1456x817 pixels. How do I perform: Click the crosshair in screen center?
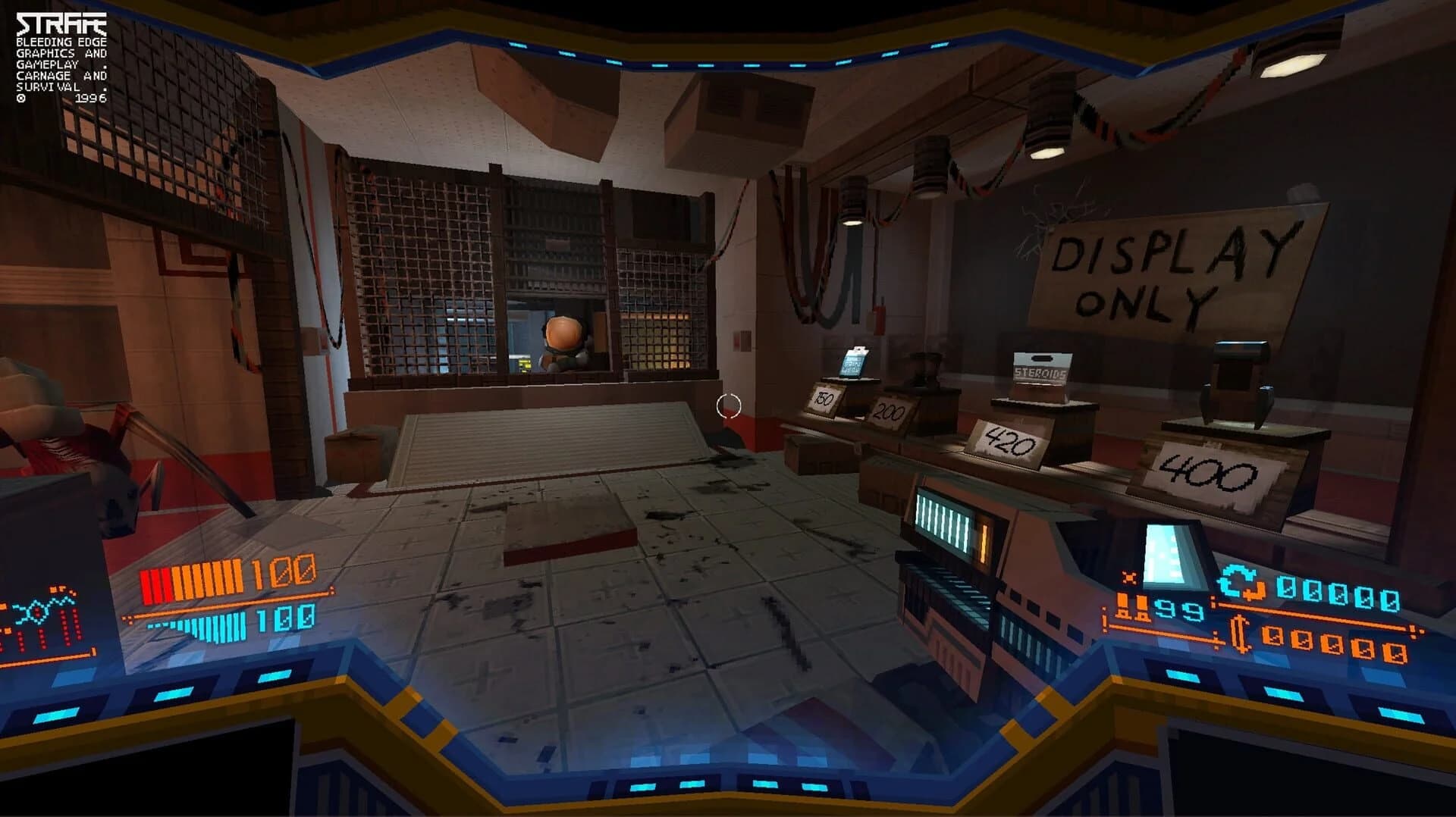pyautogui.click(x=729, y=406)
